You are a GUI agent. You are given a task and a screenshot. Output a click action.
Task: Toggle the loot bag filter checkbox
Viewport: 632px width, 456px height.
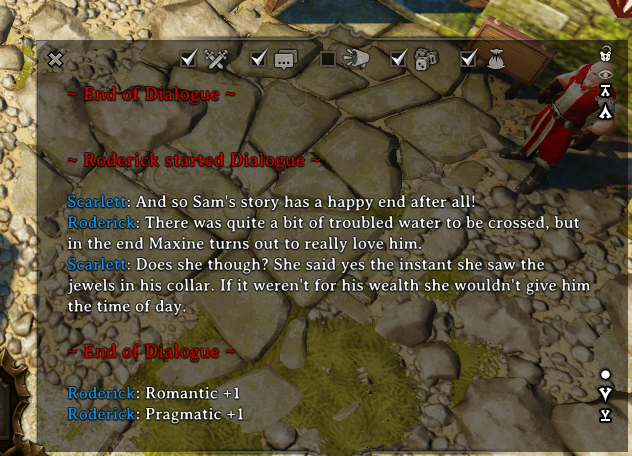[x=469, y=60]
